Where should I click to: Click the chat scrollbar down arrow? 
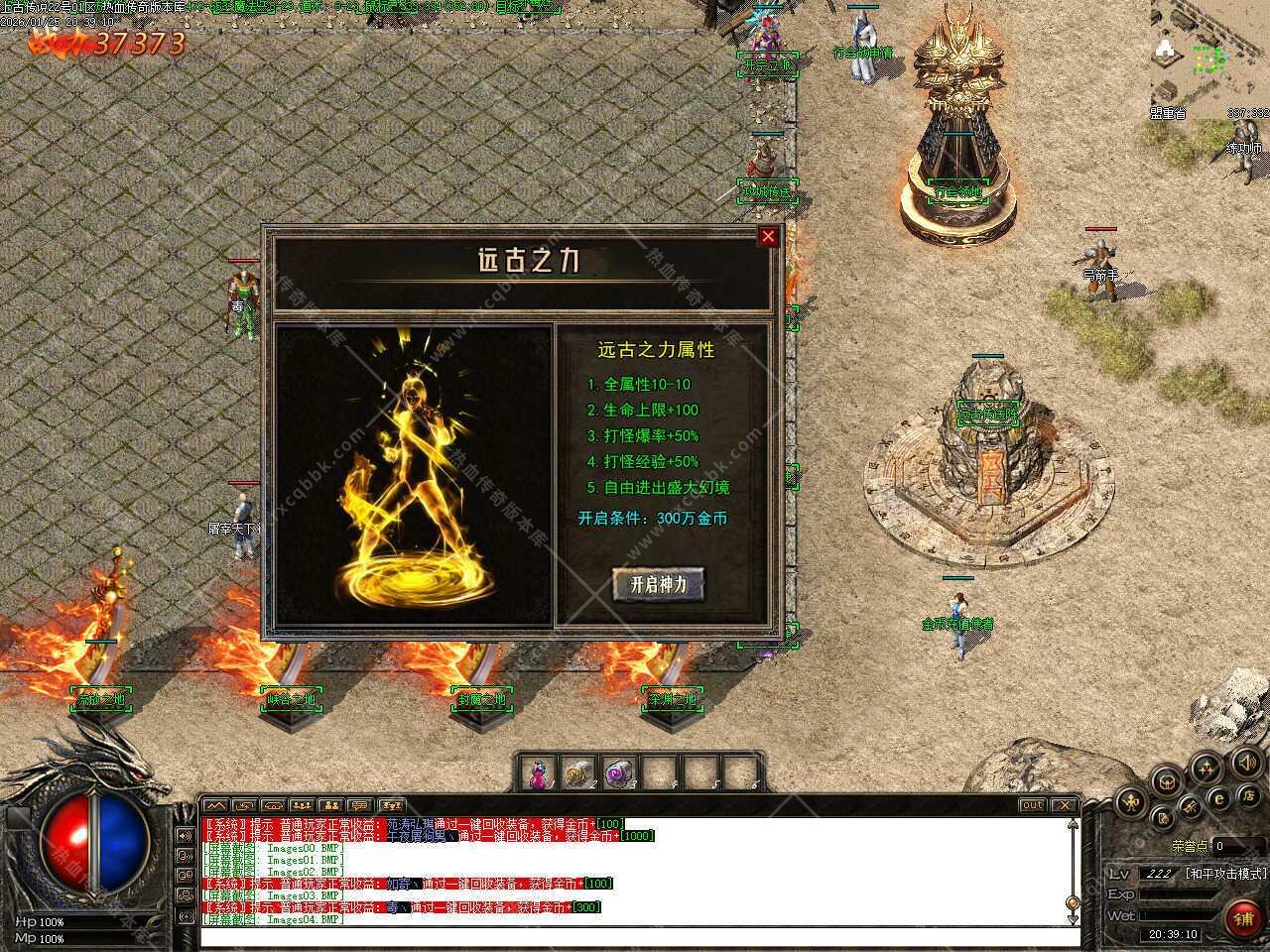coord(1072,919)
